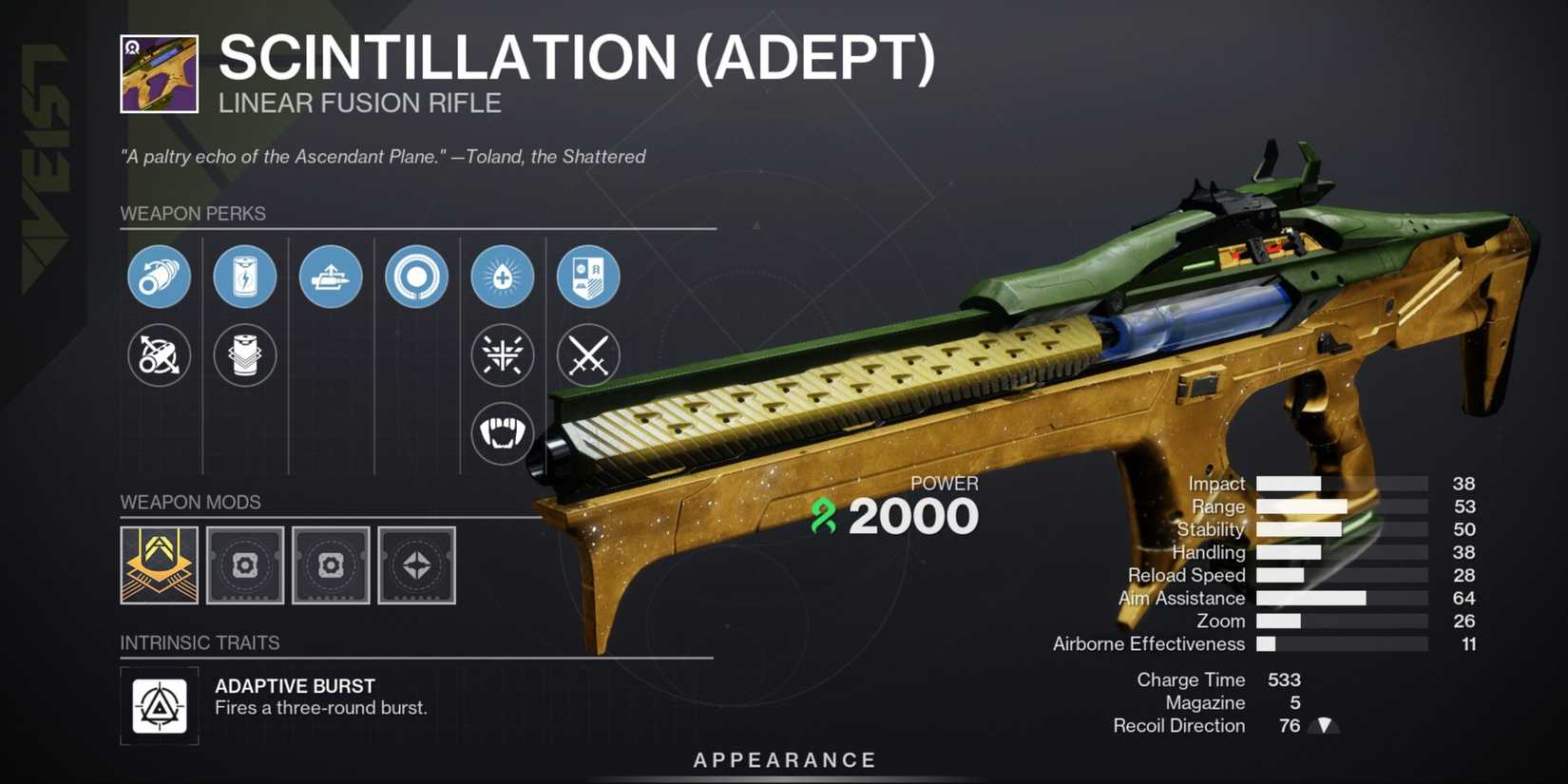
Task: Open the gold masterwork mod slot
Action: tap(159, 565)
